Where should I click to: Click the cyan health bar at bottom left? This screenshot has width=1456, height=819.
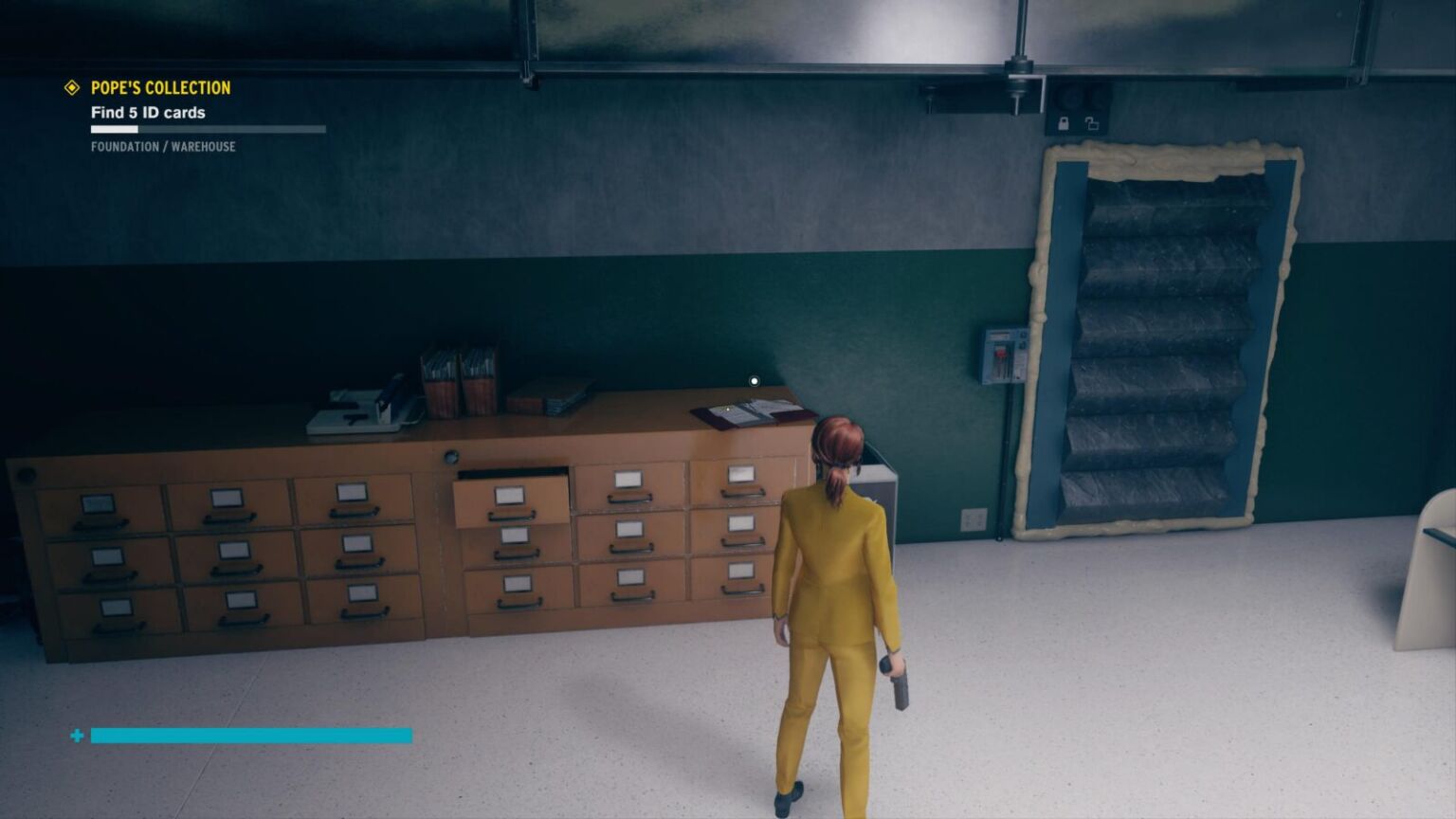point(251,735)
